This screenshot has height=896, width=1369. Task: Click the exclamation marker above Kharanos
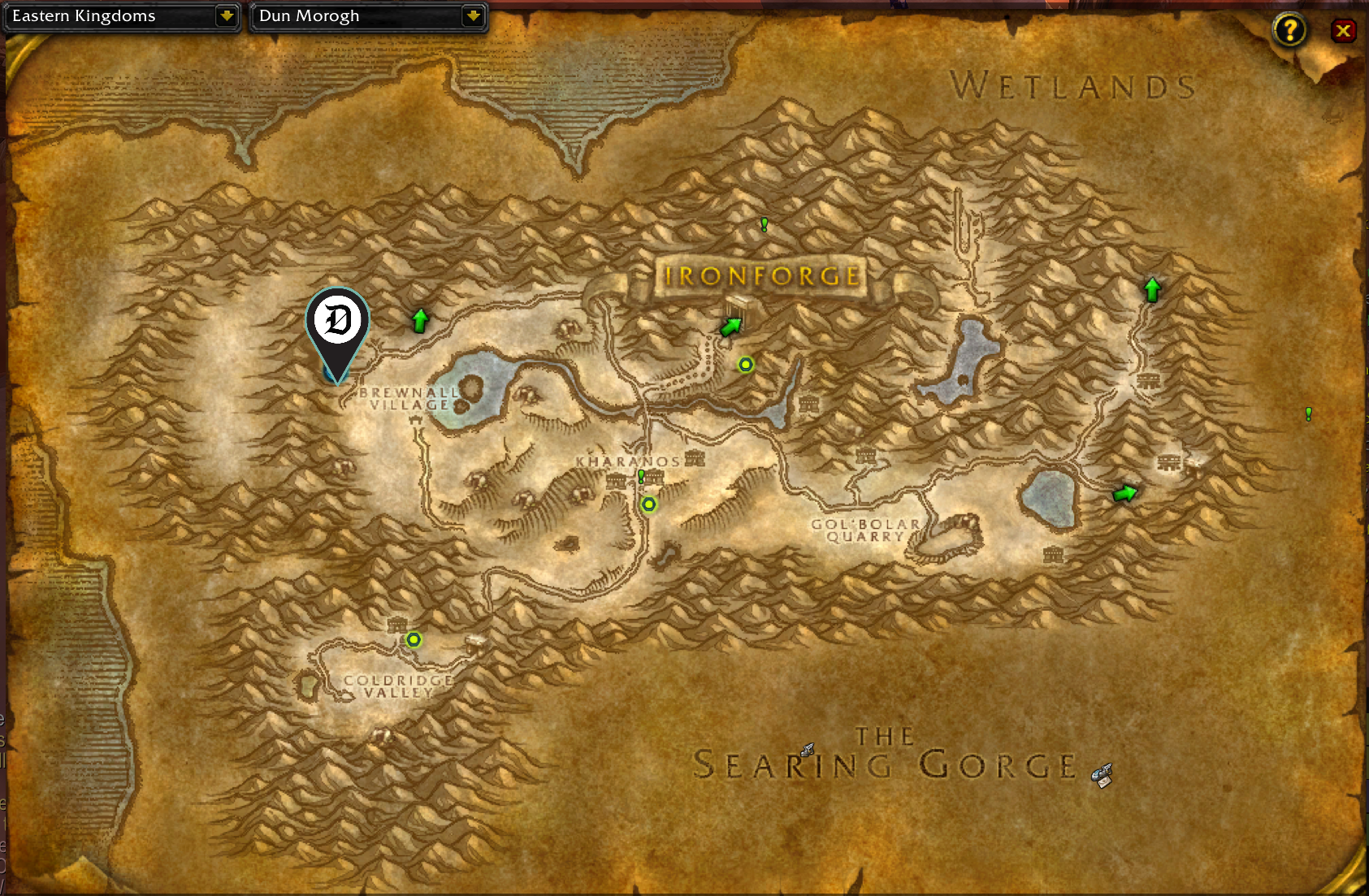[x=641, y=477]
